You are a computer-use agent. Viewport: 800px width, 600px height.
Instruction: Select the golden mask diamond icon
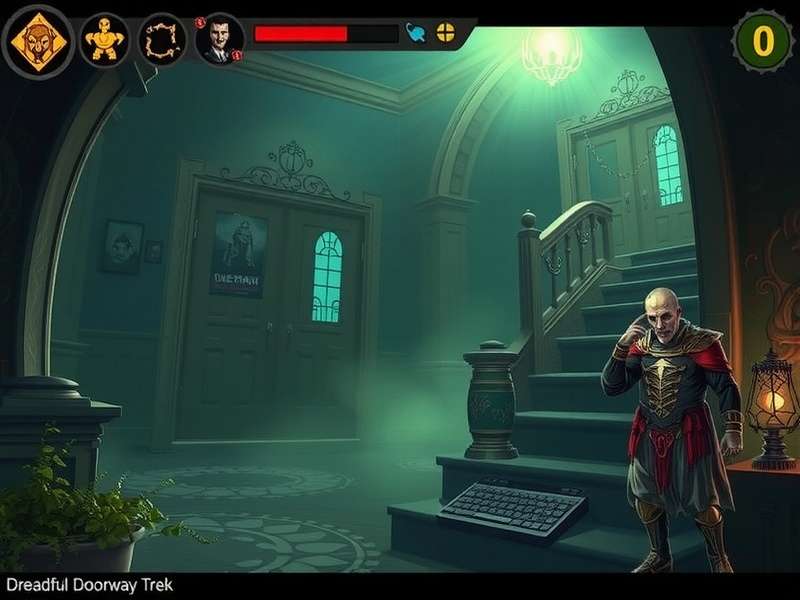coord(39,41)
